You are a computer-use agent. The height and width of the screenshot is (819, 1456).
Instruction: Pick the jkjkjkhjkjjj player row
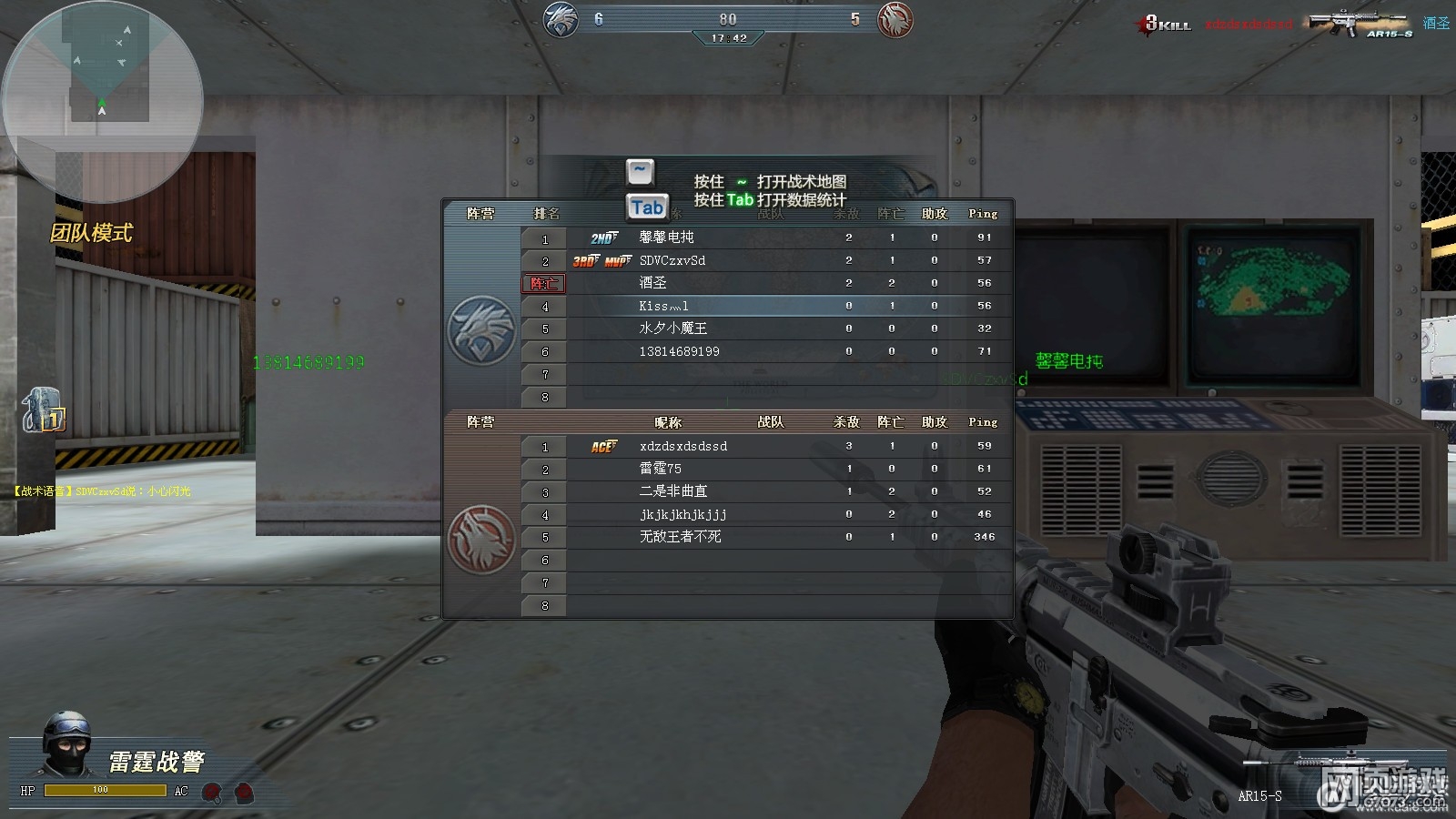[x=682, y=514]
